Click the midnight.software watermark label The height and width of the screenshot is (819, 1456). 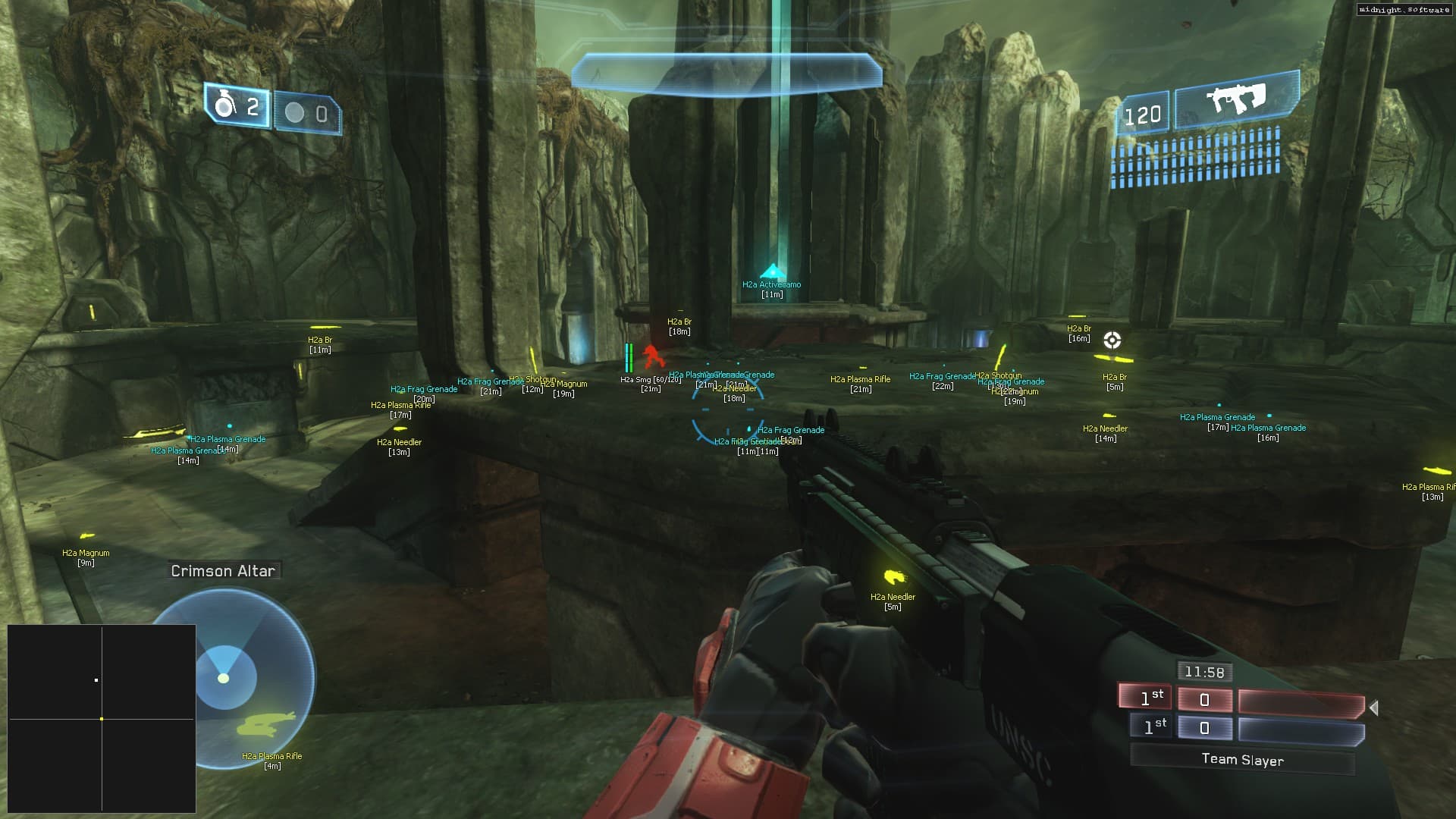(x=1404, y=10)
